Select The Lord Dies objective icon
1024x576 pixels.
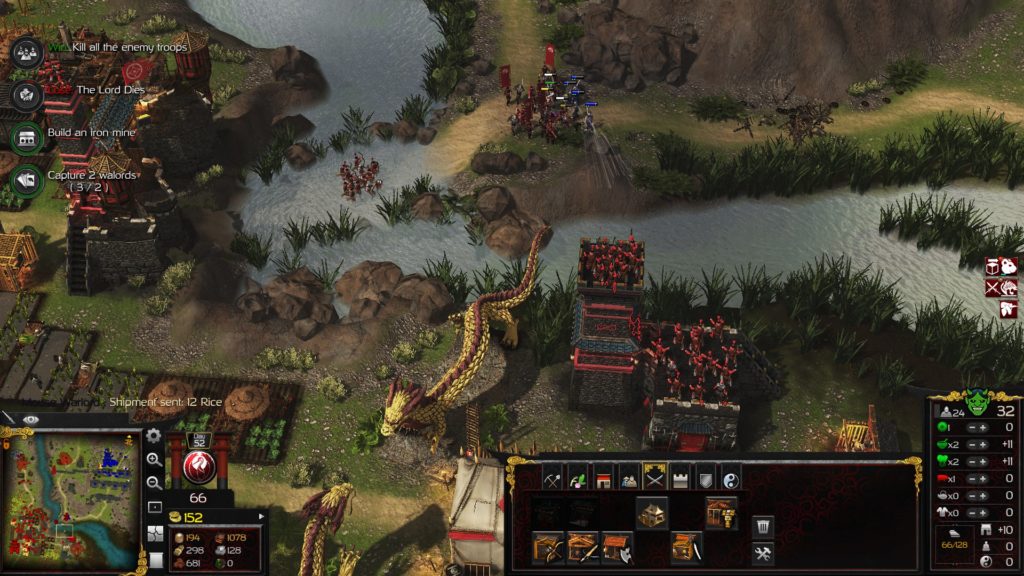tap(27, 92)
